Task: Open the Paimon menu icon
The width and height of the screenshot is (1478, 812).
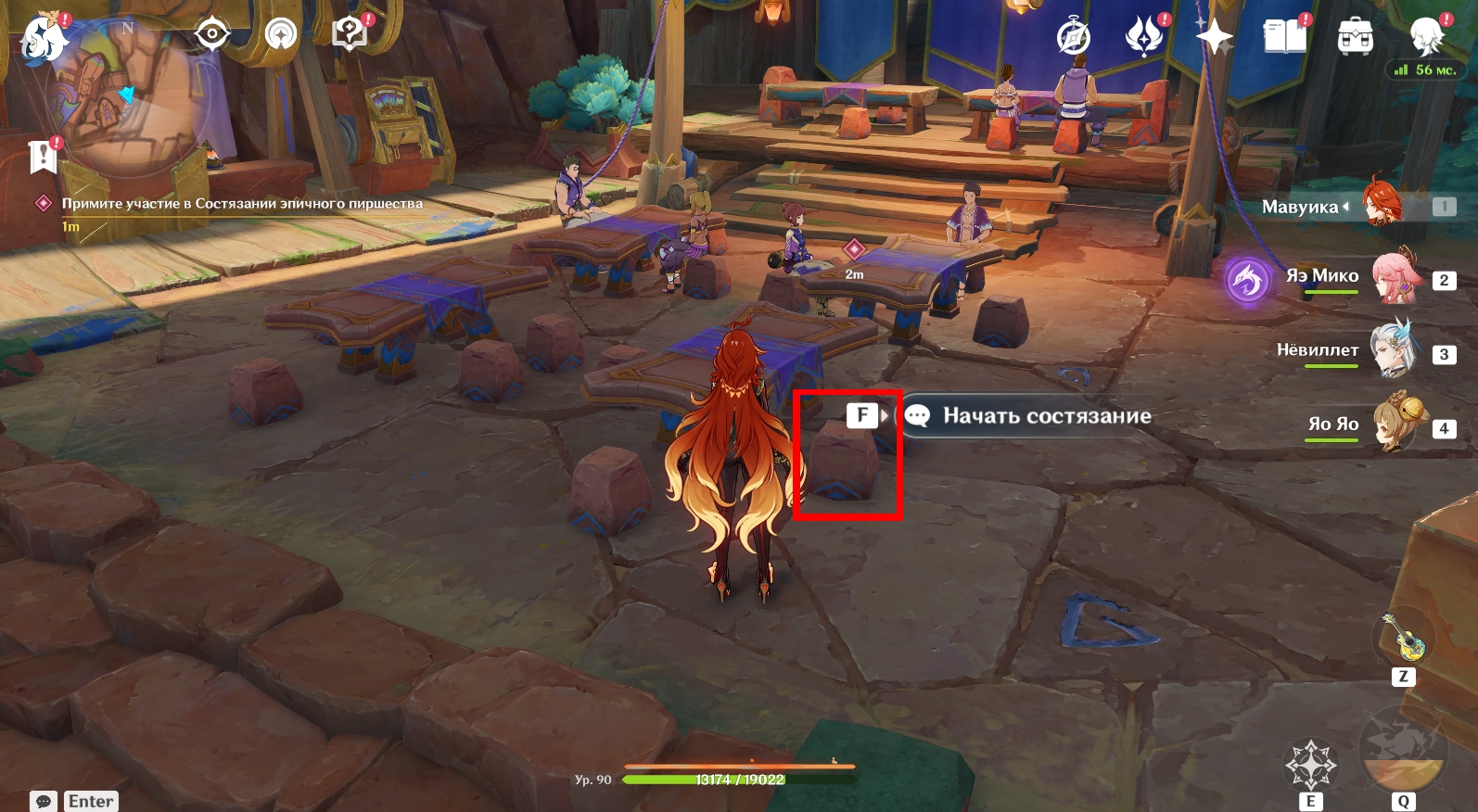Action: 43,37
